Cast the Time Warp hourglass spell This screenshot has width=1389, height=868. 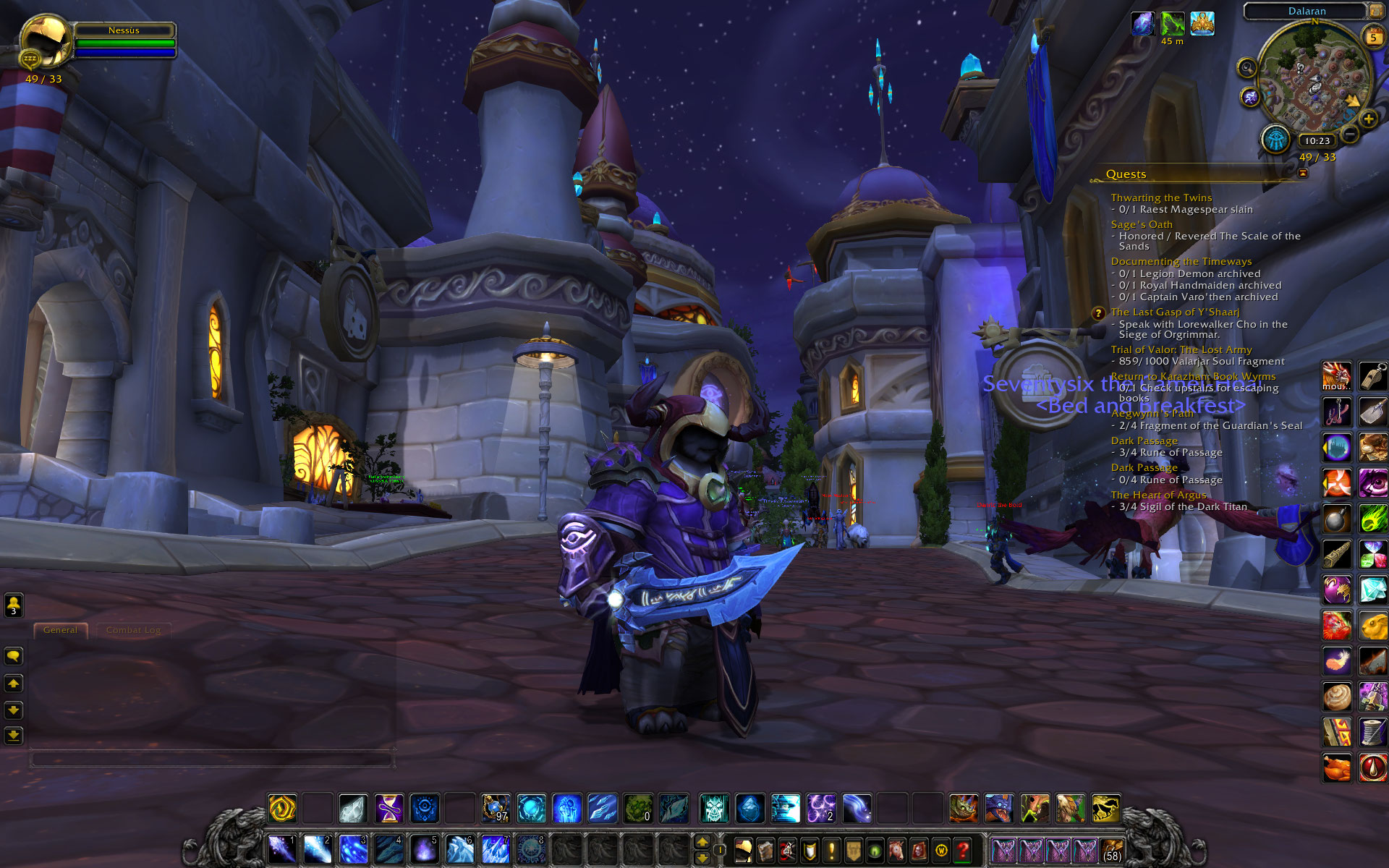(388, 808)
